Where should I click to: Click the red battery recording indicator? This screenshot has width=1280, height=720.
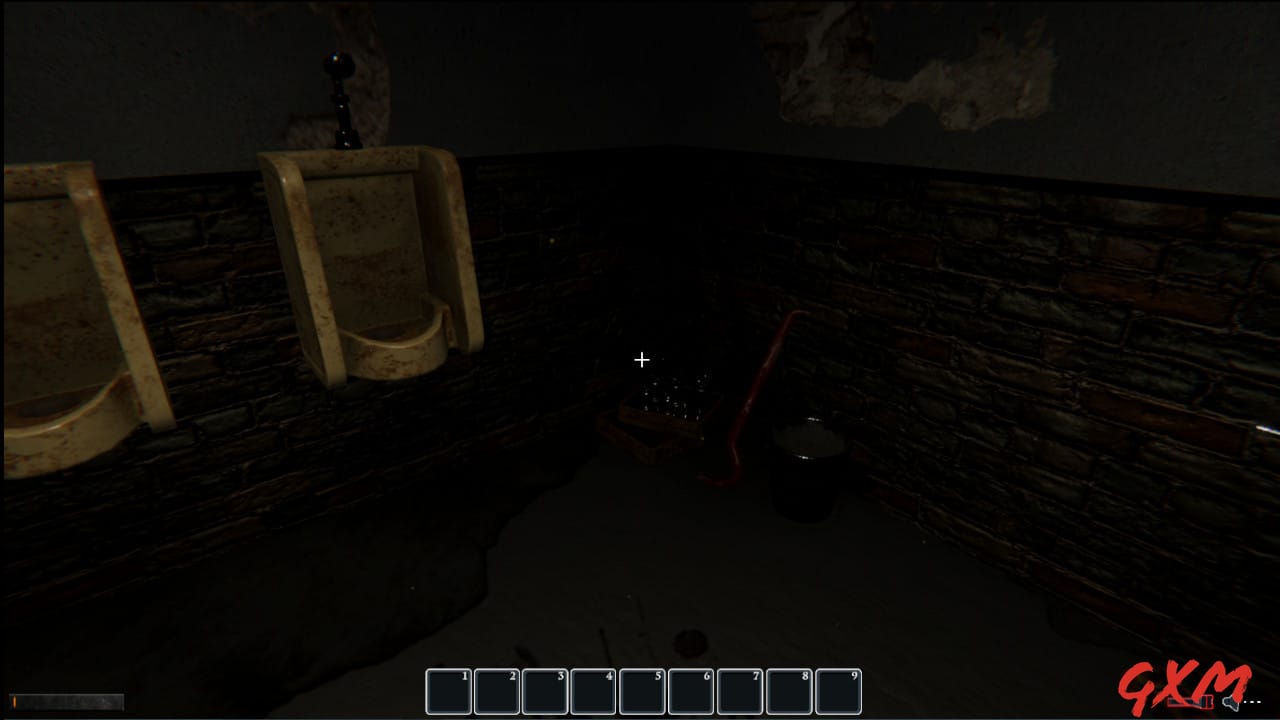1190,701
